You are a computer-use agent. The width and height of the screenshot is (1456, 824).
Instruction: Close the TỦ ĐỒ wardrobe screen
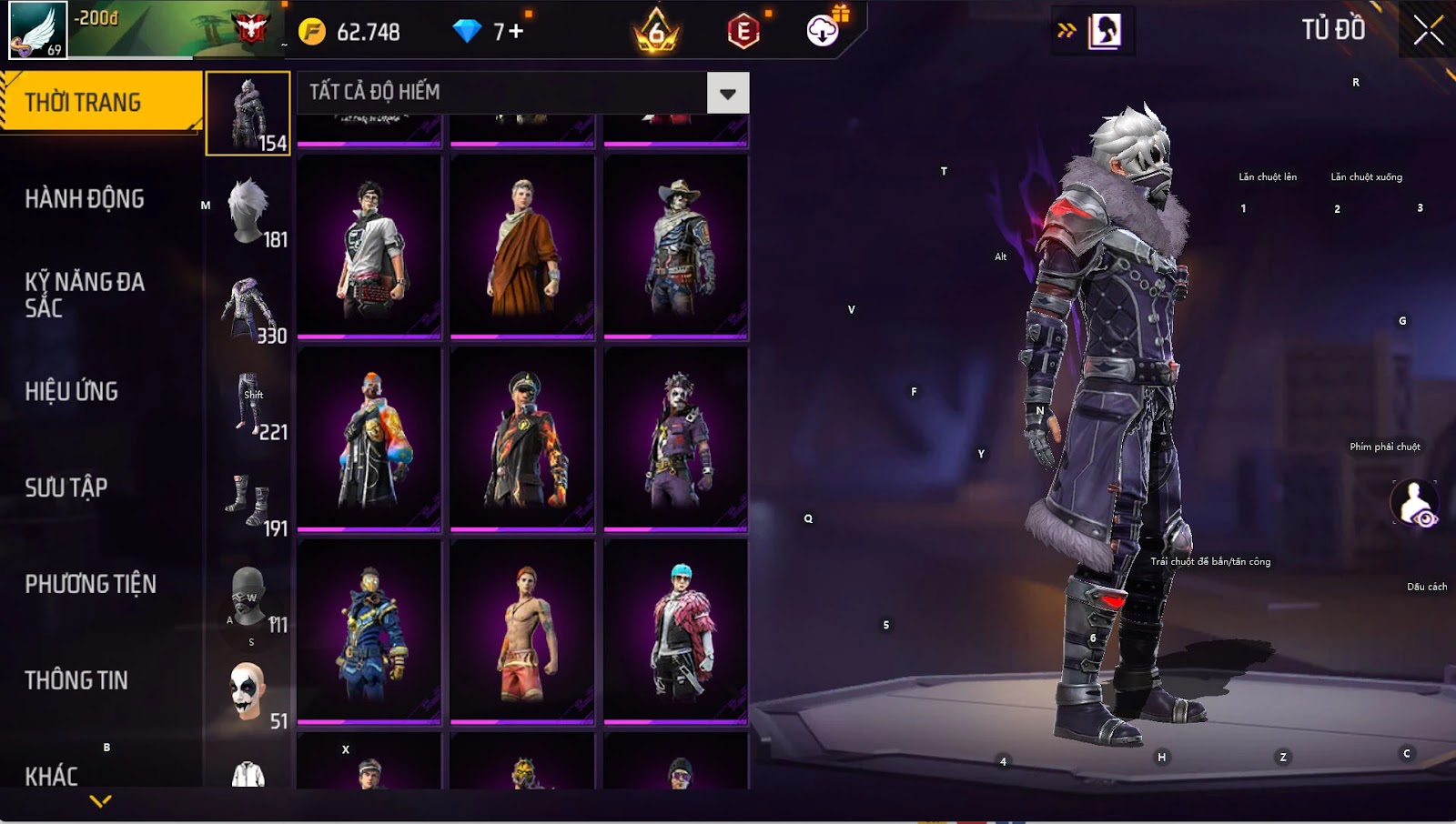tap(1428, 31)
